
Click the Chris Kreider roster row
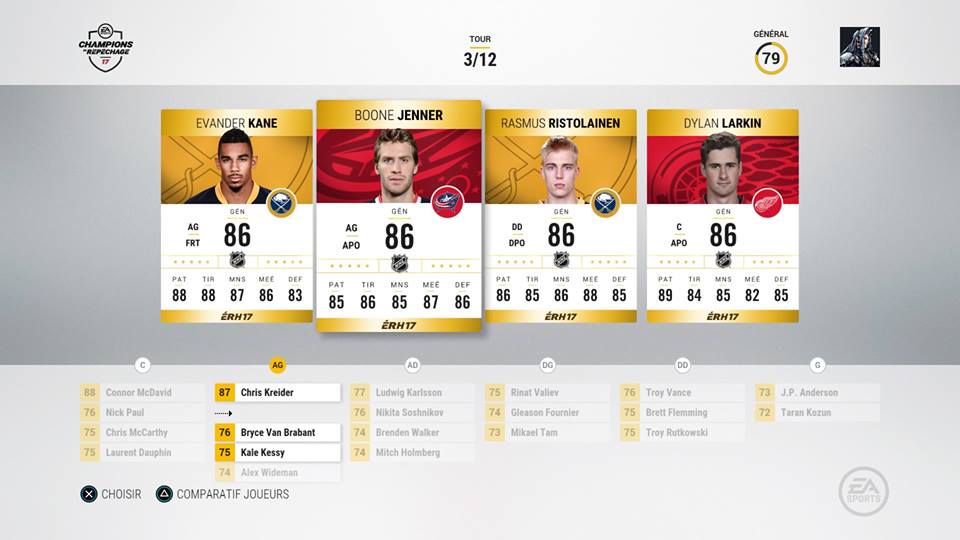click(x=277, y=393)
